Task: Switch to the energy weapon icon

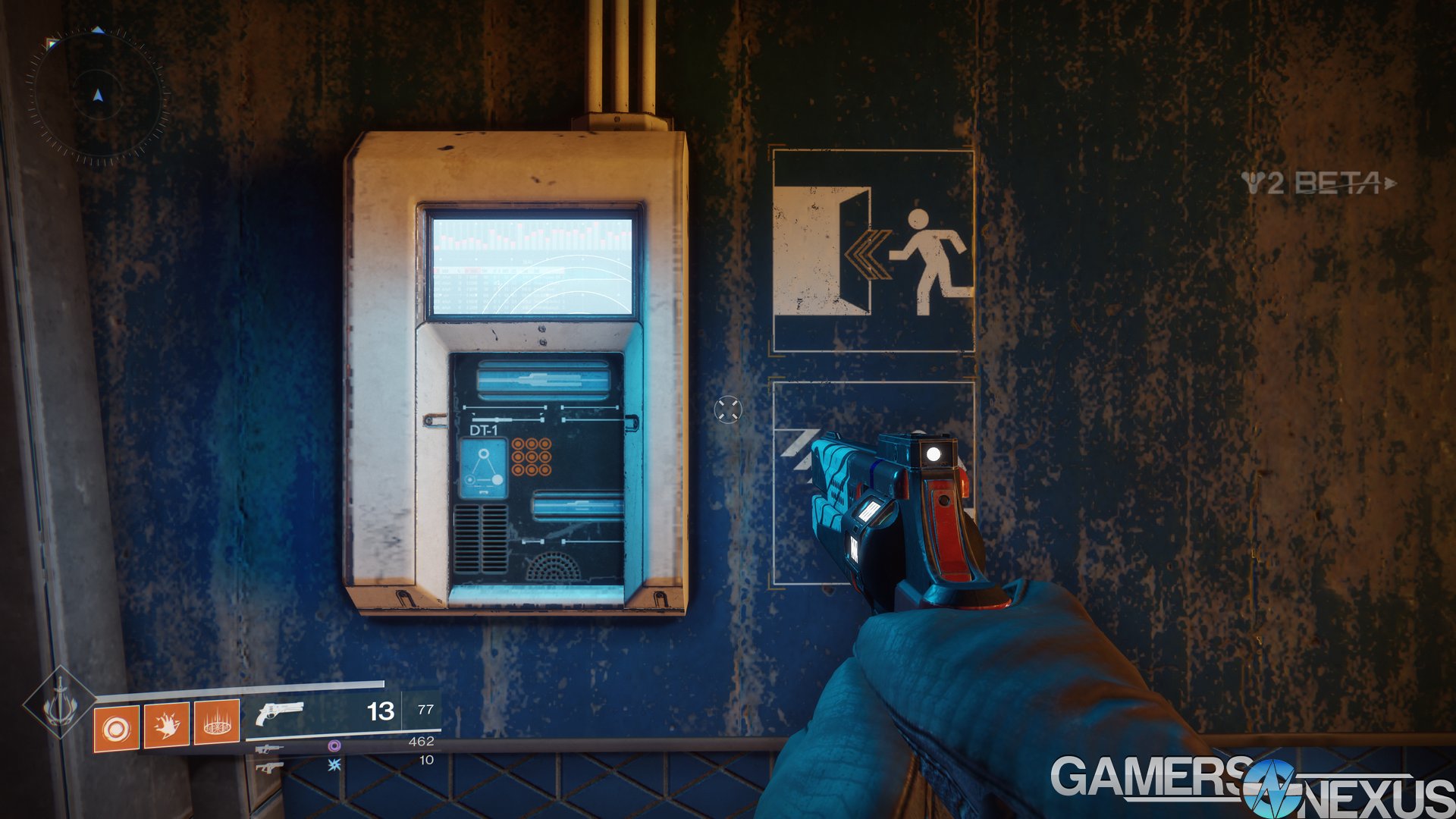Action: tap(268, 749)
